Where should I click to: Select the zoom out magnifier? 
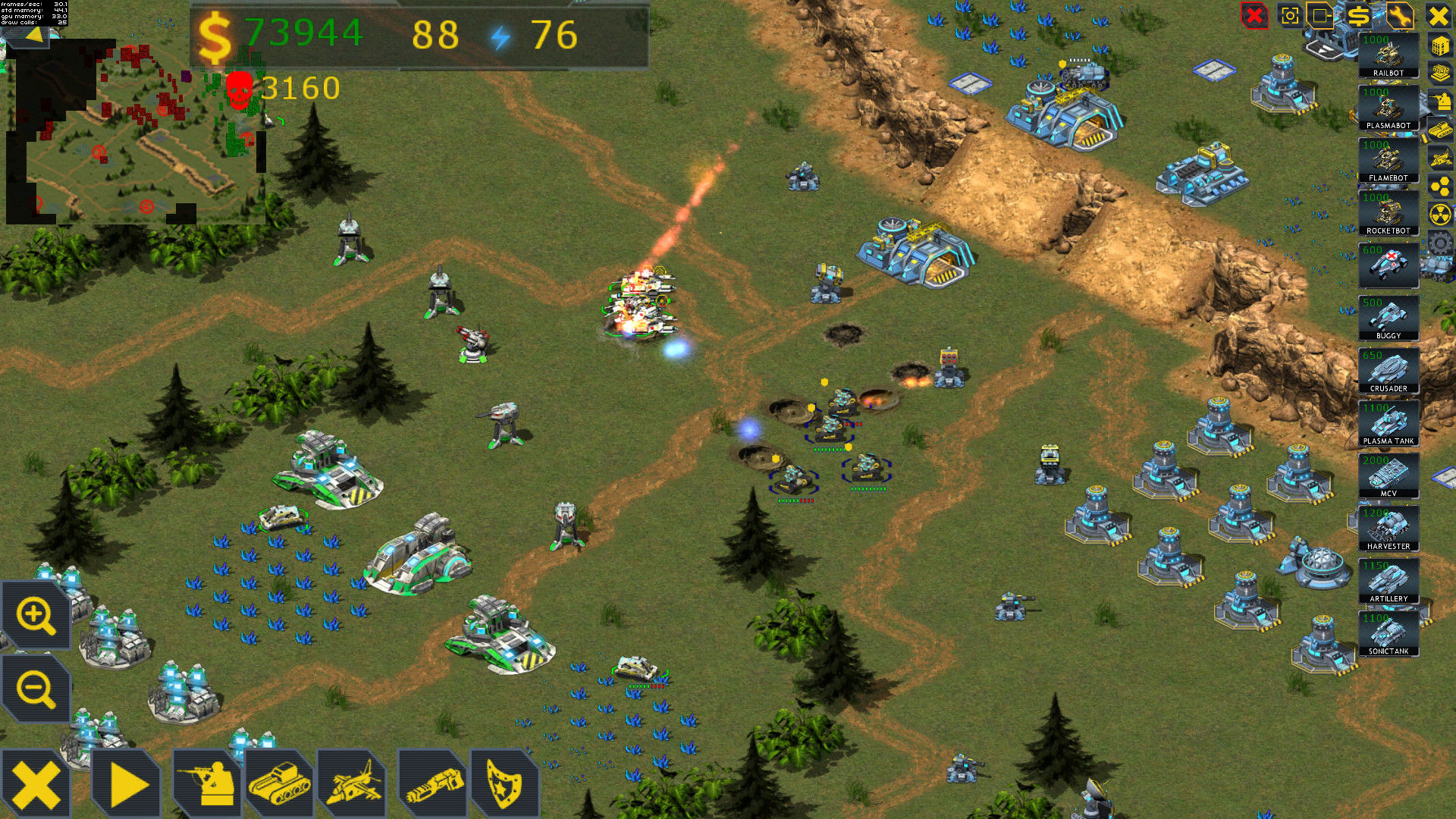pos(36,690)
